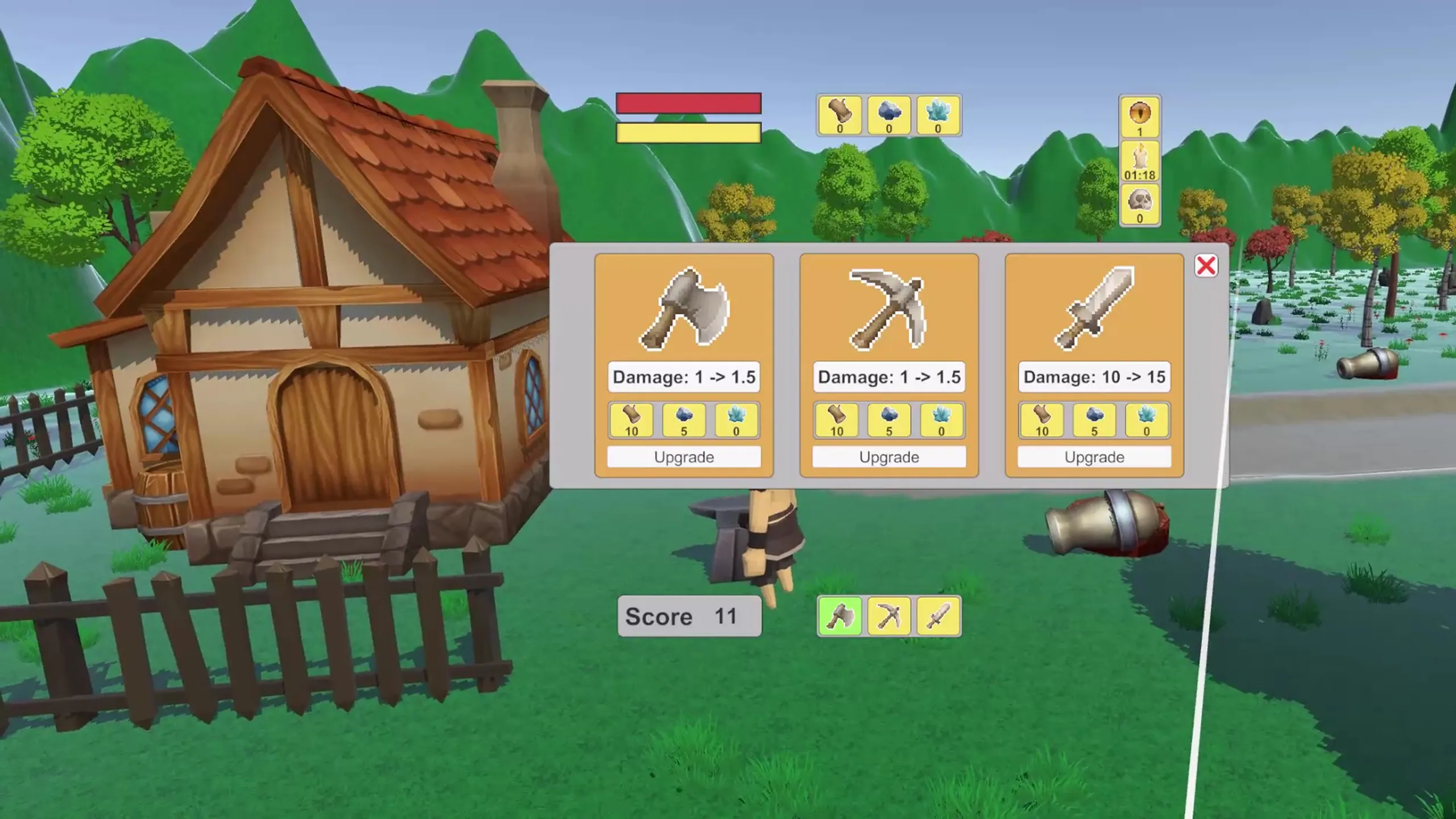Close the upgrade panel with red X
This screenshot has width=1456, height=819.
[1206, 266]
